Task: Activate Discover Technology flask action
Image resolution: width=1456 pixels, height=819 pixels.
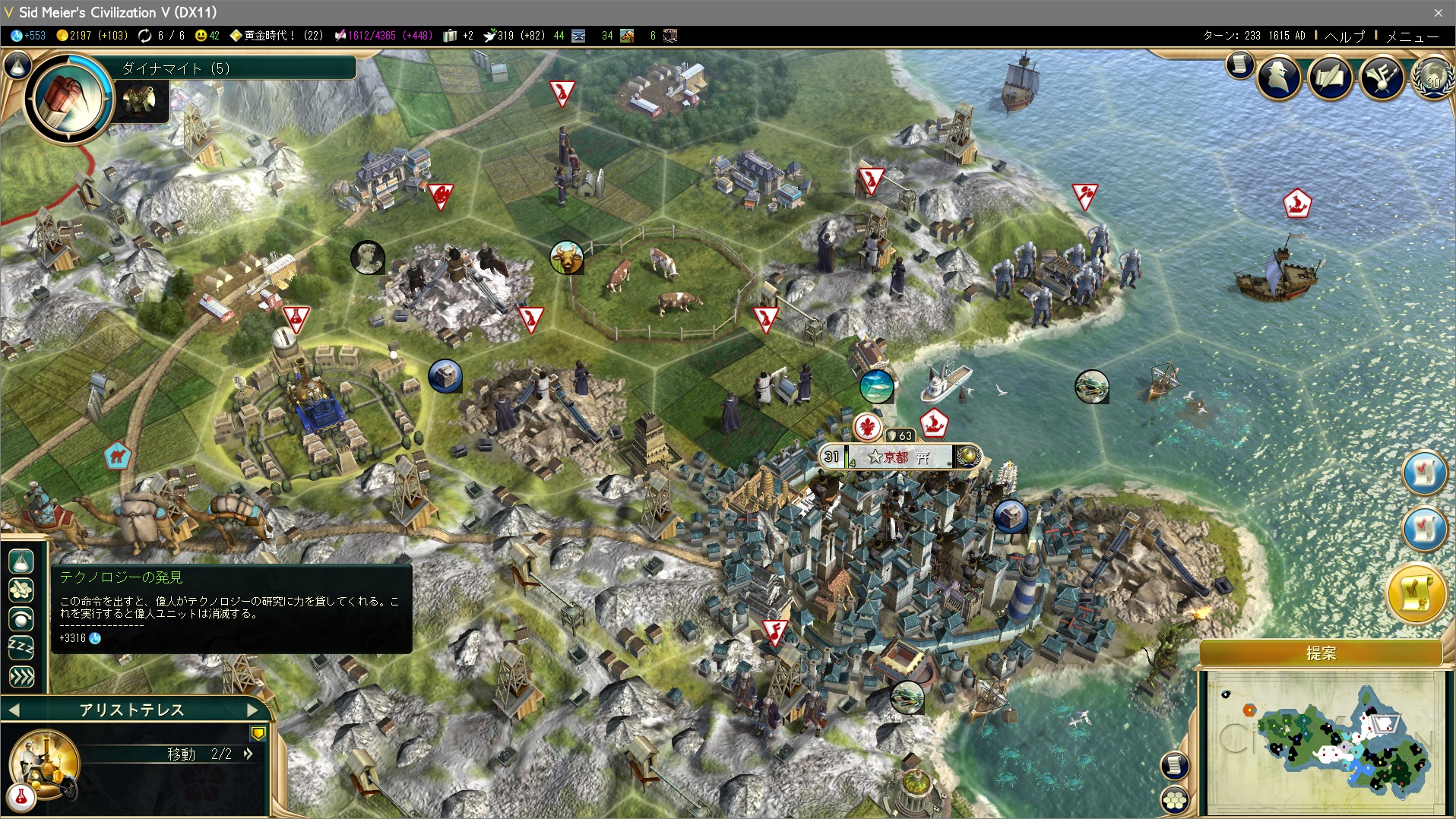Action: [x=21, y=561]
